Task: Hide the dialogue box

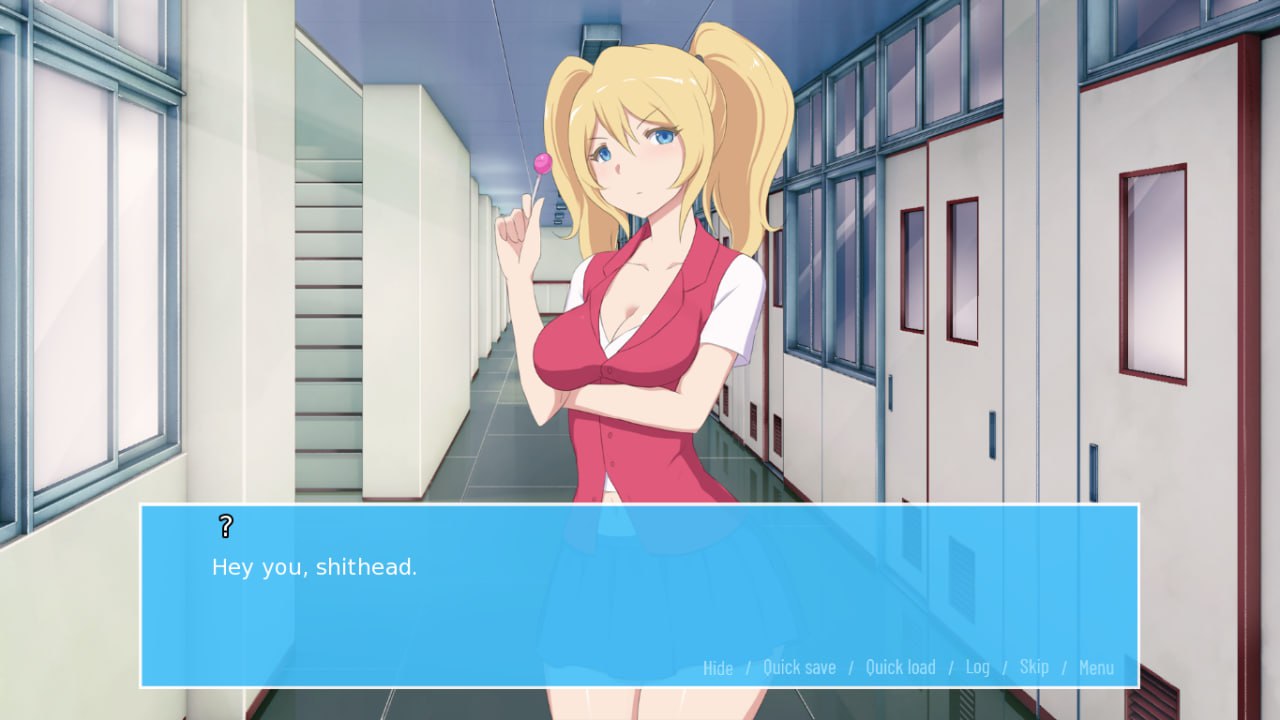Action: point(718,667)
